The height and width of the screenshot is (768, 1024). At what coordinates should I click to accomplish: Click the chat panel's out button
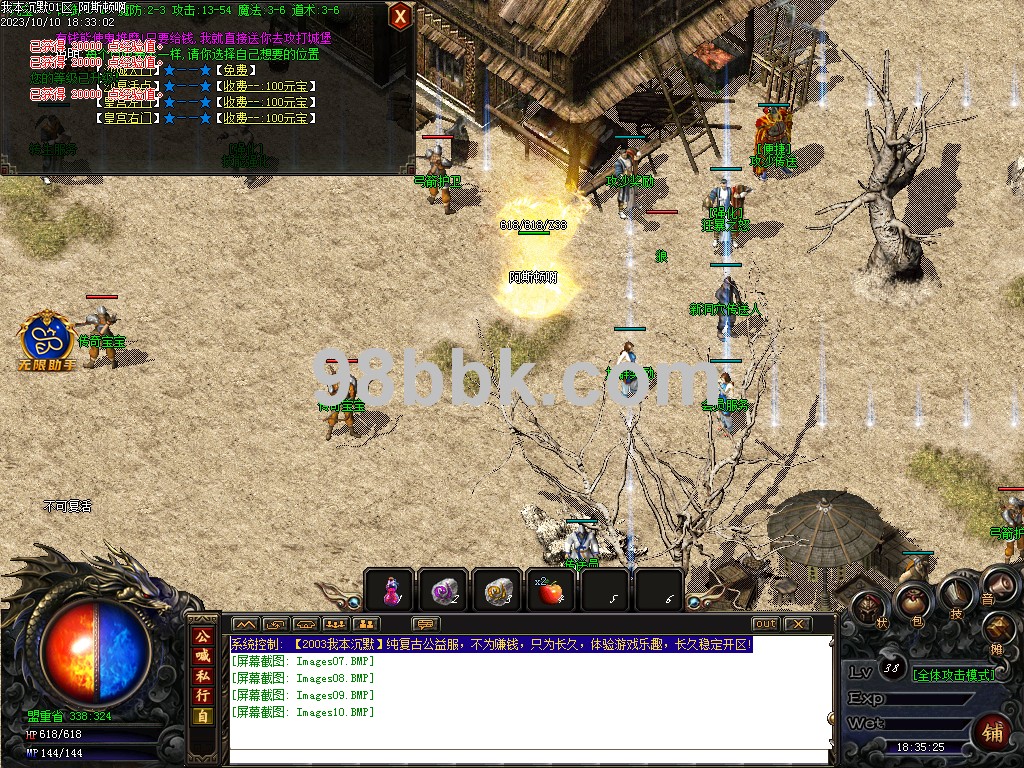(765, 624)
